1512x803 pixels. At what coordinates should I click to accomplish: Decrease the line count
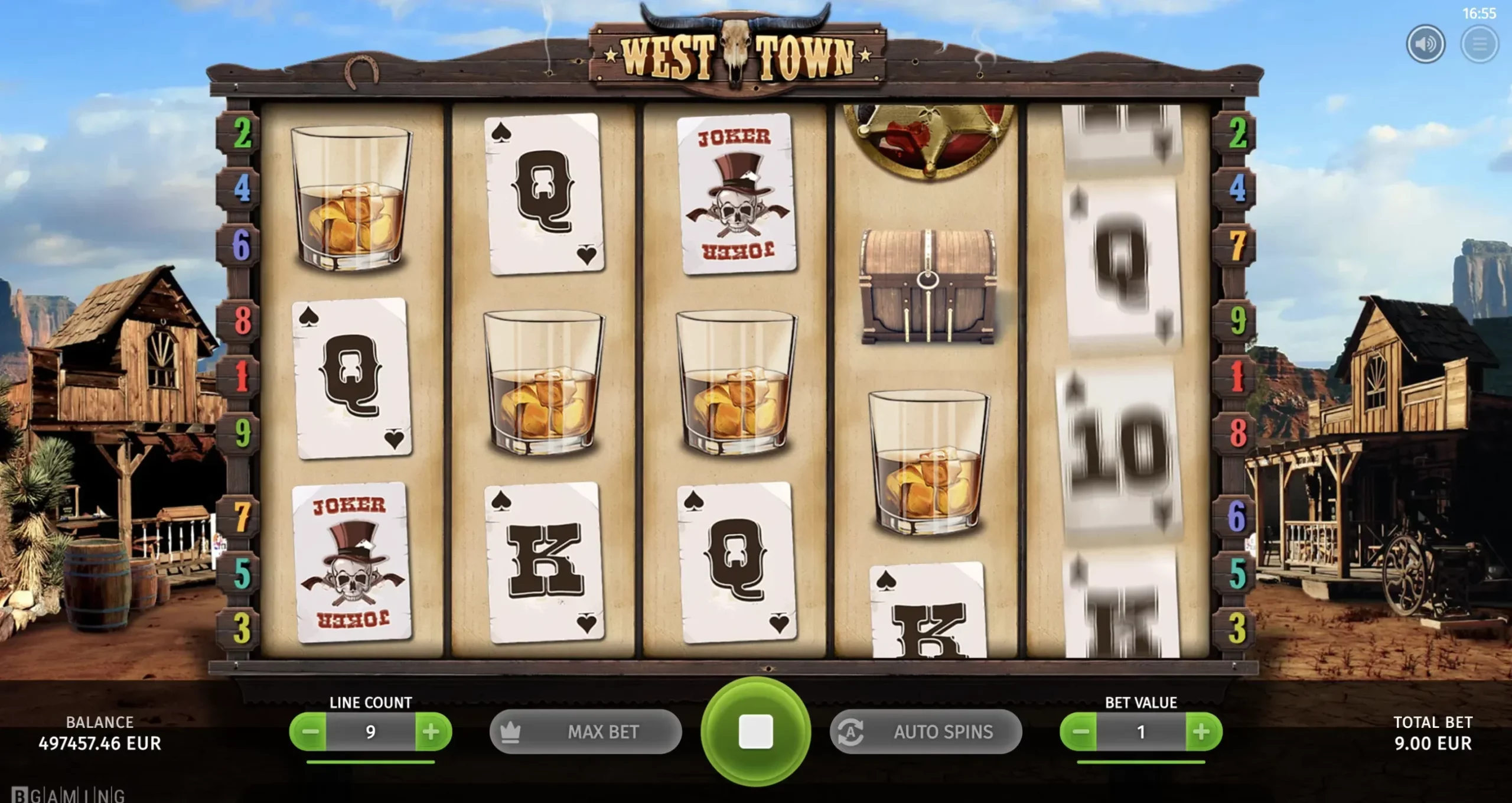click(309, 732)
